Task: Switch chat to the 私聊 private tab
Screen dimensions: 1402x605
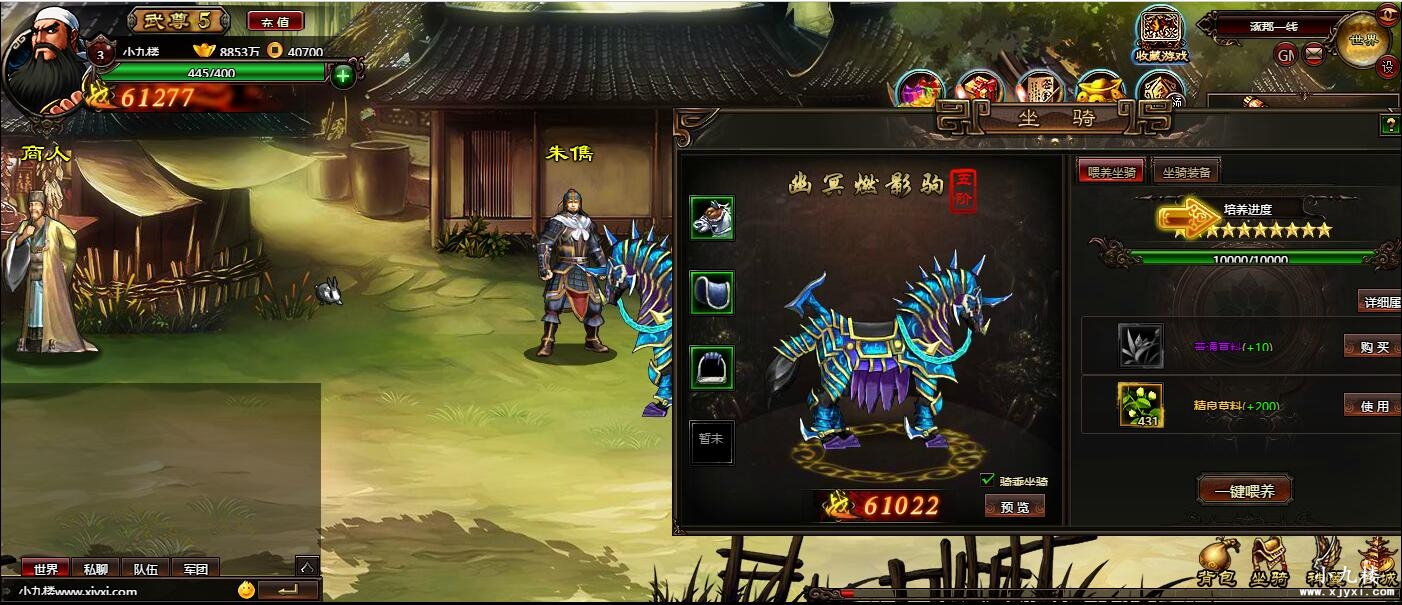Action: point(96,568)
